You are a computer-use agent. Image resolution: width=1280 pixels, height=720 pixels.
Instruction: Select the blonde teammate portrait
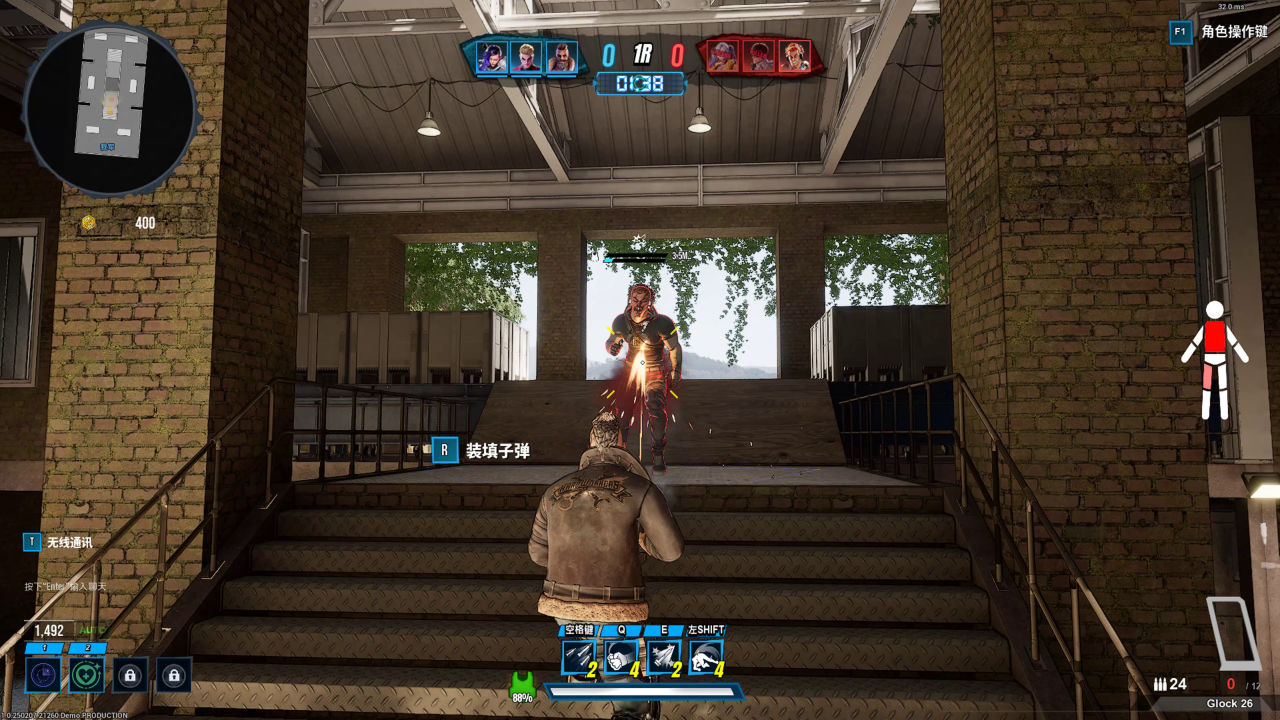pos(526,57)
